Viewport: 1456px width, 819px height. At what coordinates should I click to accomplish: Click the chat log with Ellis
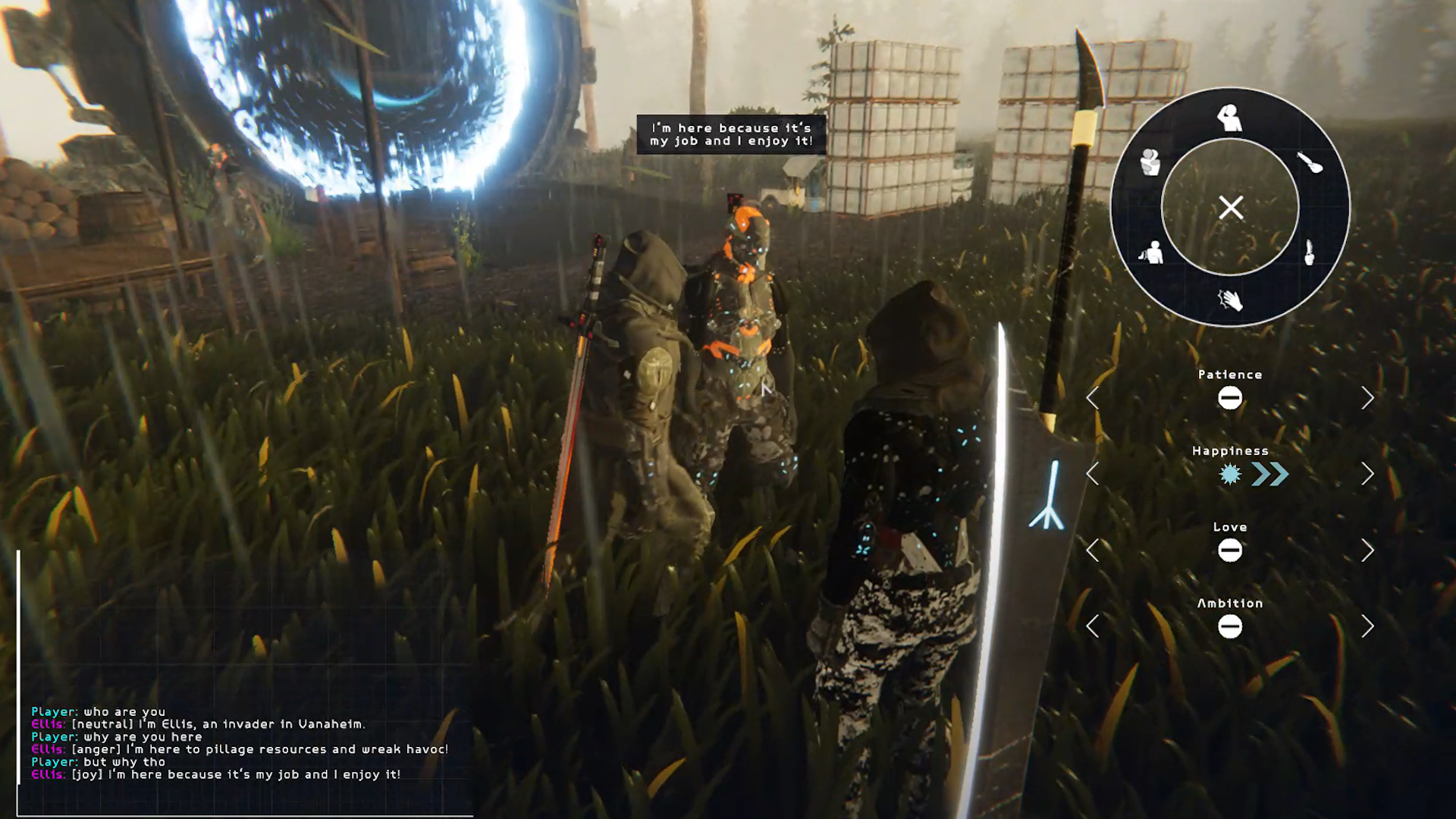tap(240, 743)
